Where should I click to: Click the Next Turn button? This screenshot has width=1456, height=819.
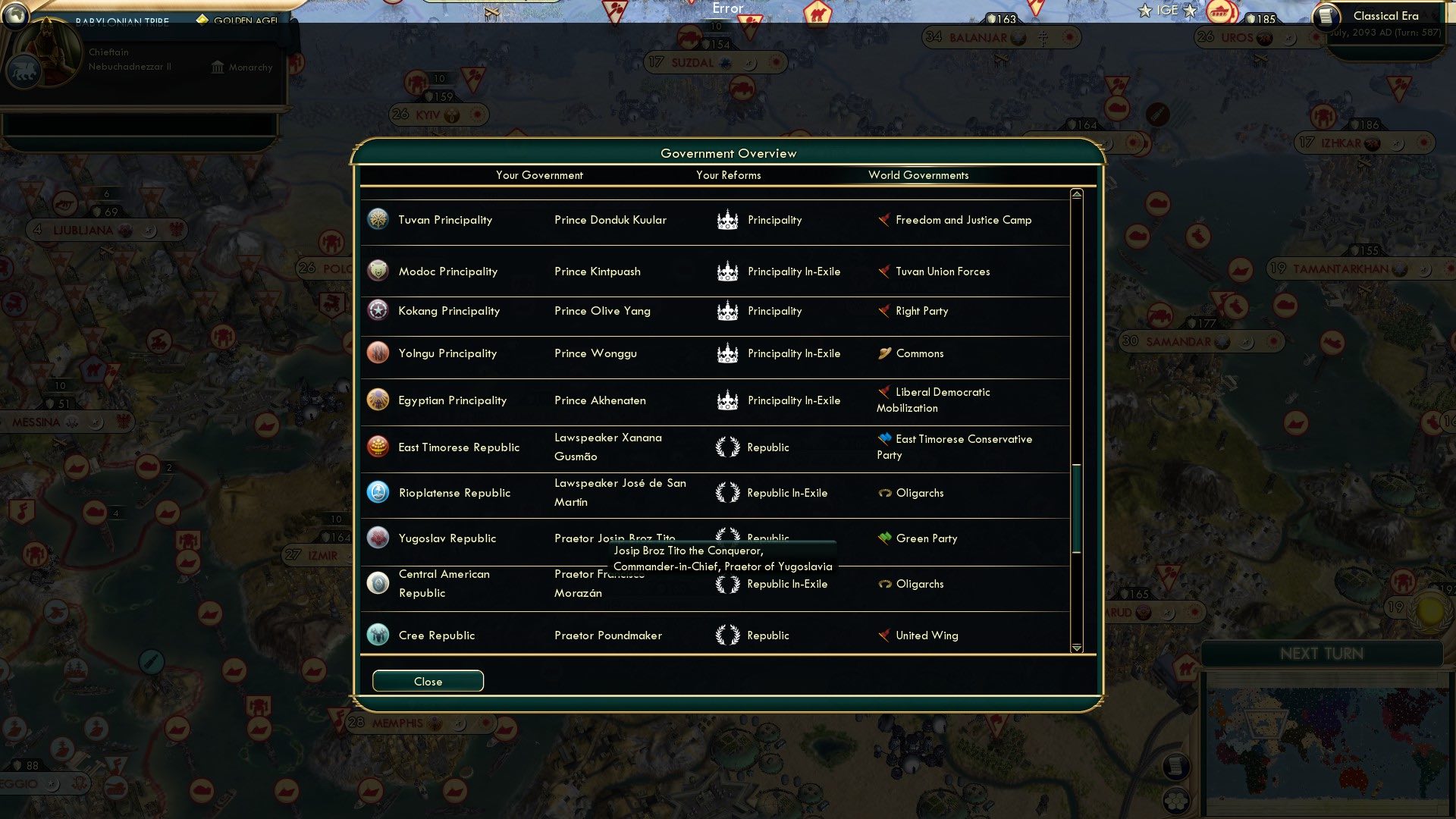[1323, 654]
